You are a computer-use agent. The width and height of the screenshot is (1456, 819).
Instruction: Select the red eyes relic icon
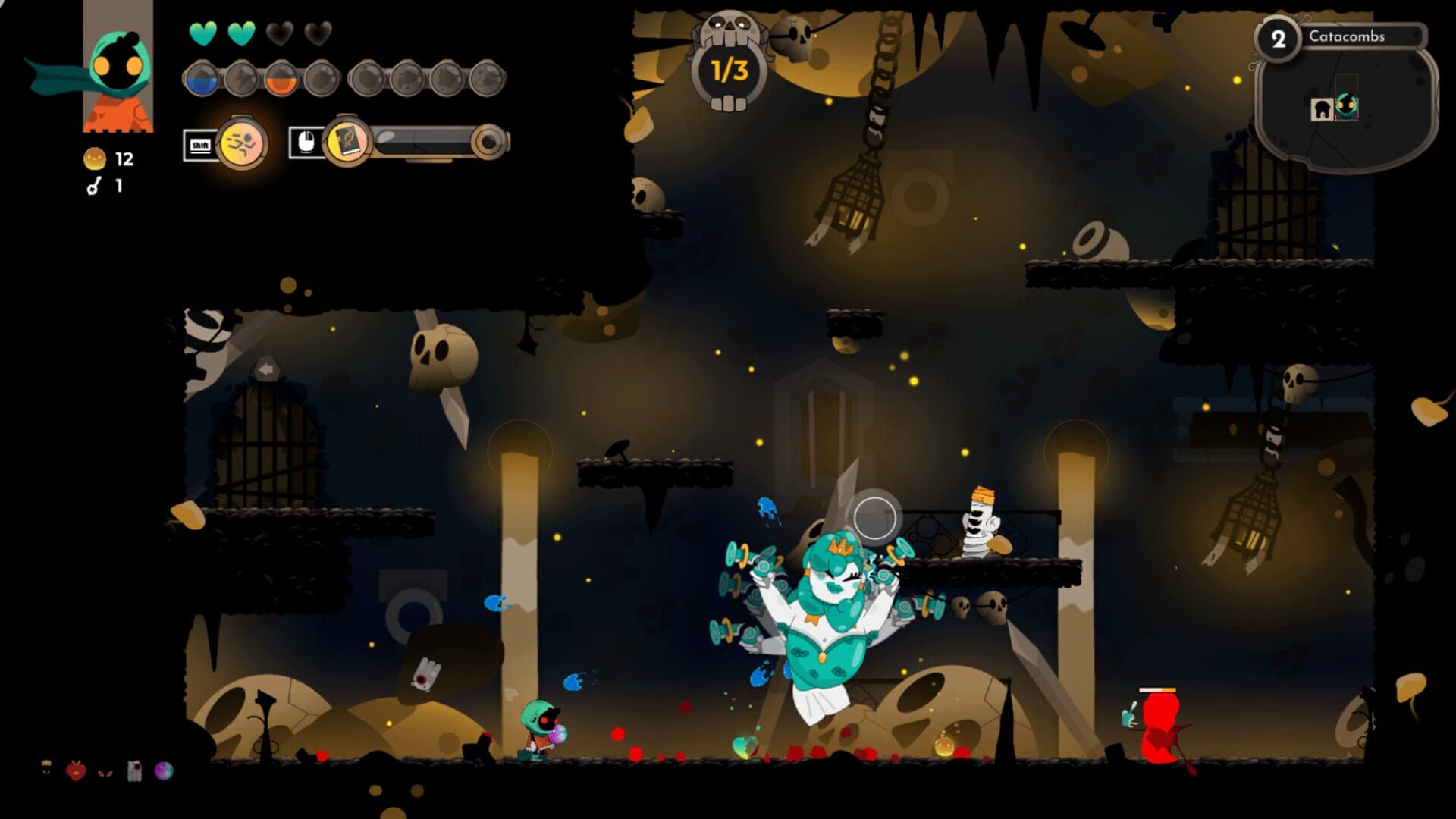coord(105,773)
